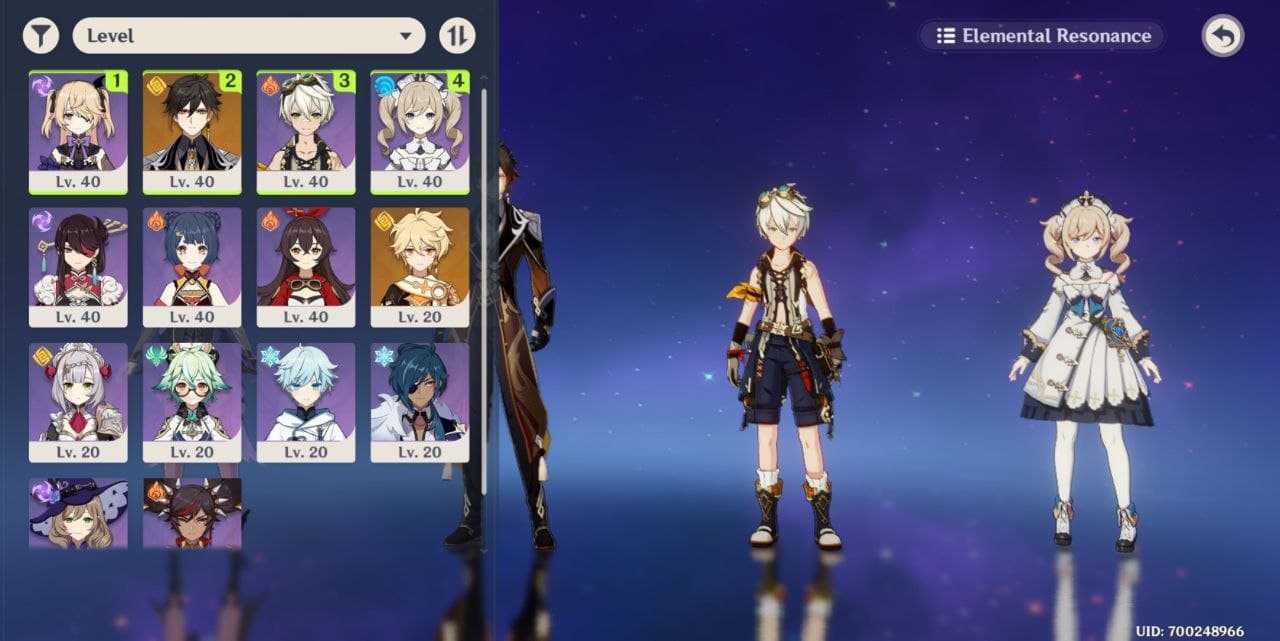The height and width of the screenshot is (641, 1280).
Task: Choose Sucrose's green-haired portrait with glasses
Action: [192, 402]
